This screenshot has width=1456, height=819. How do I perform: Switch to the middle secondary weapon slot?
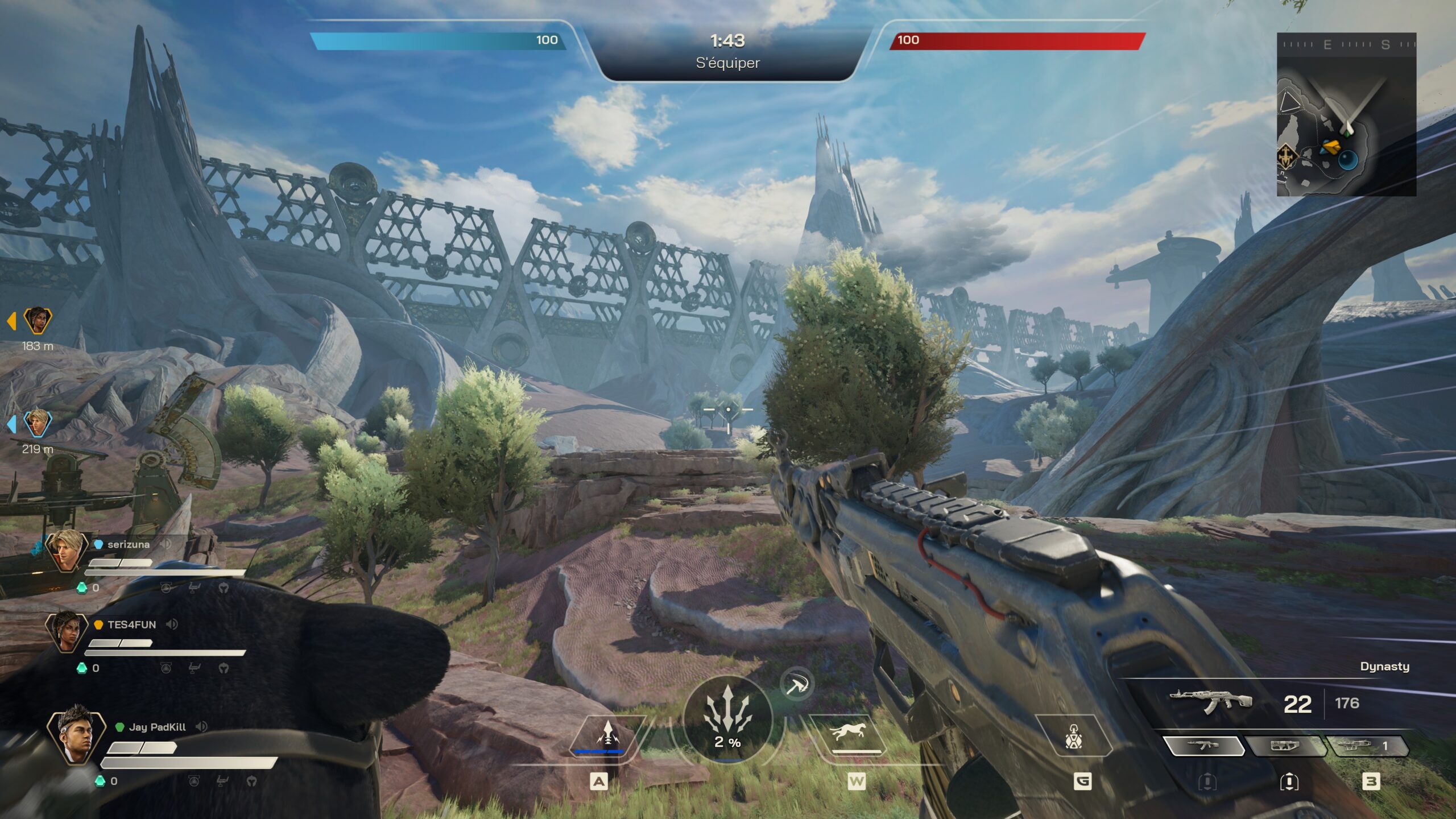tap(1285, 746)
